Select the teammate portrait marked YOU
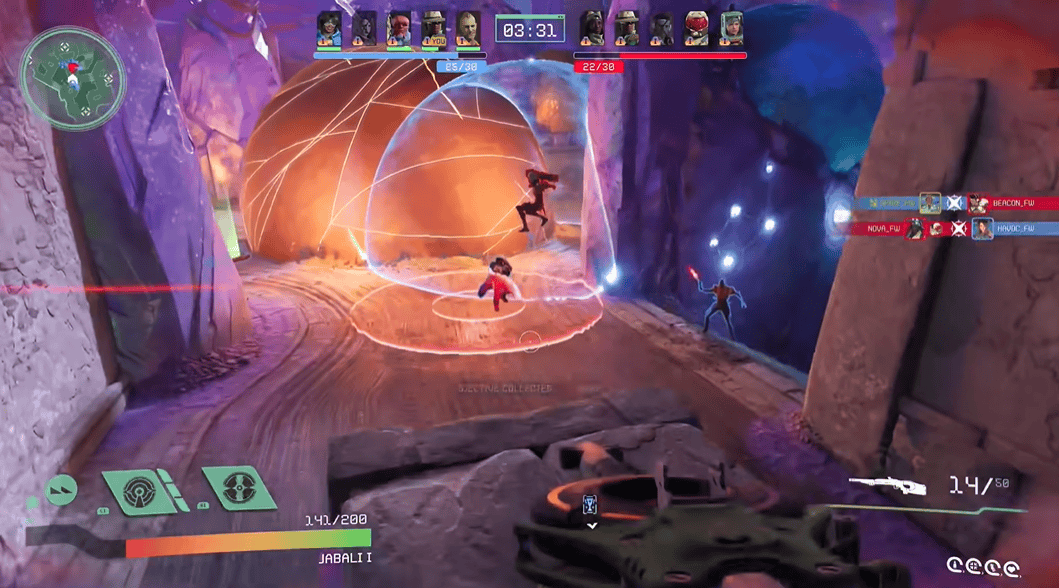The width and height of the screenshot is (1059, 588). click(x=433, y=26)
